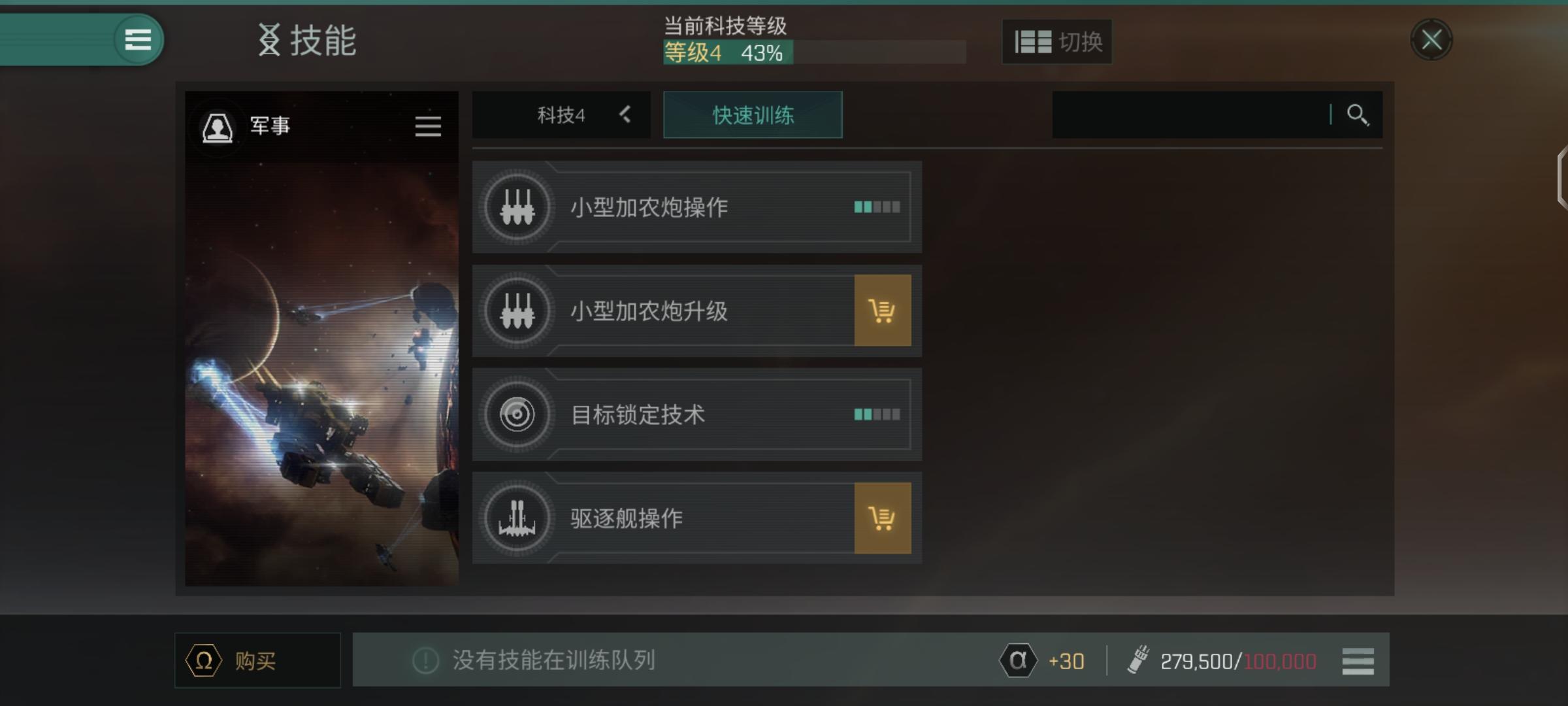The height and width of the screenshot is (706, 1568).
Task: Click the search magnifier icon
Action: pyautogui.click(x=1360, y=115)
